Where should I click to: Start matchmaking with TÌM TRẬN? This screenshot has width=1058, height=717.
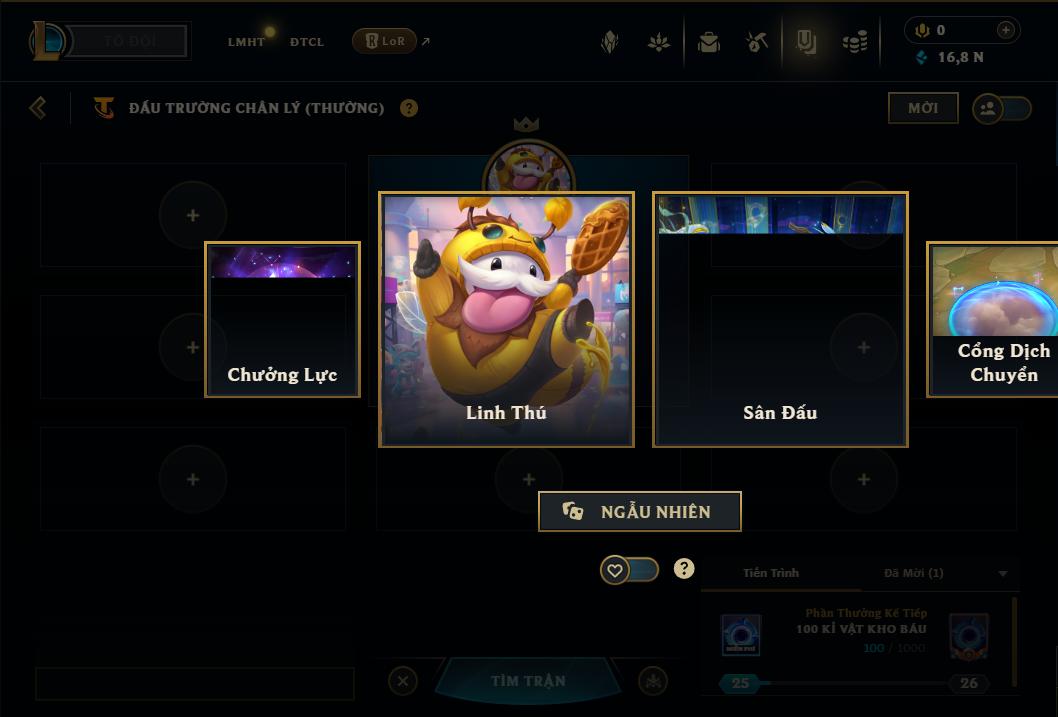528,681
